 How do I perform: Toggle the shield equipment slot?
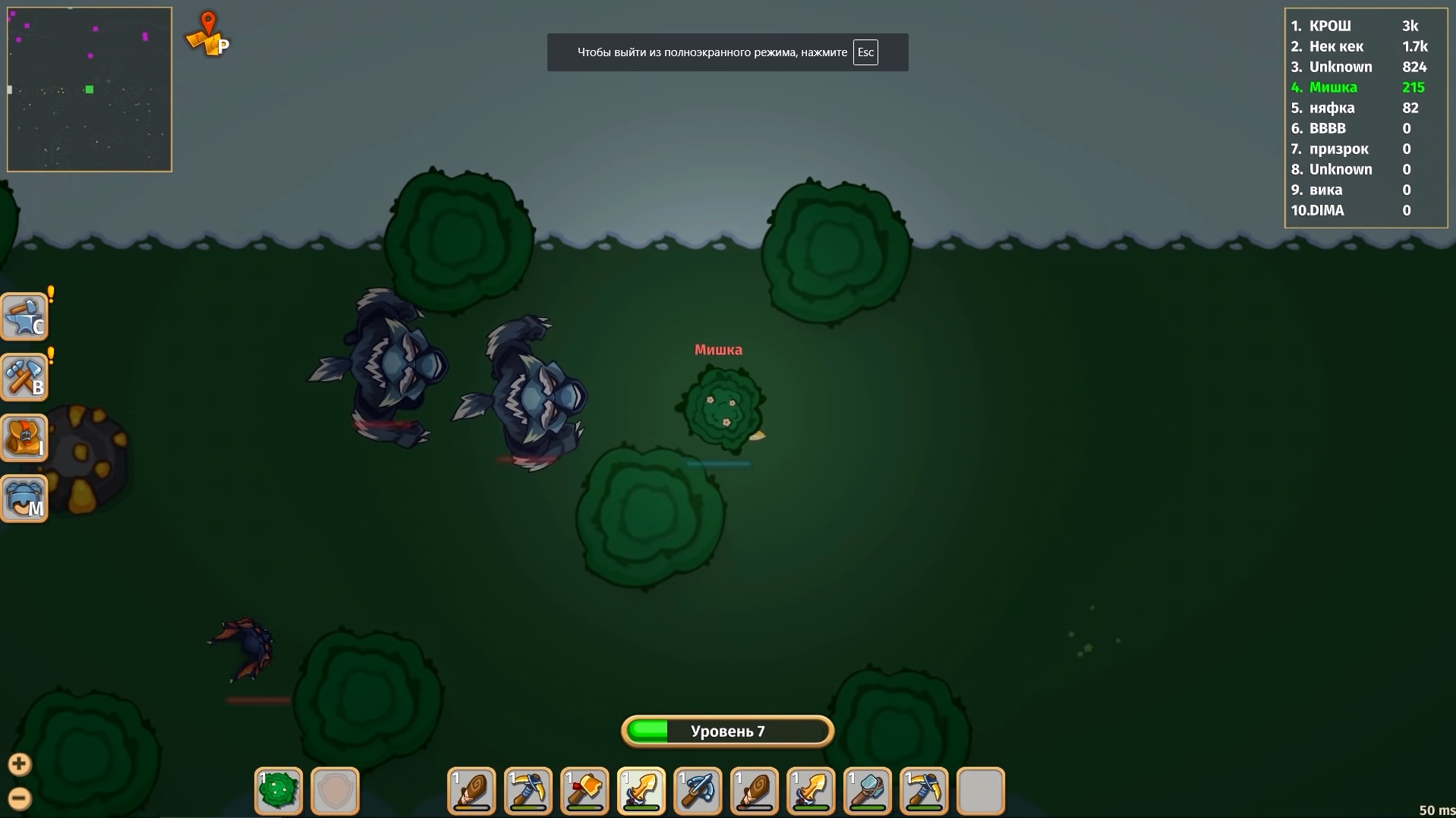tap(335, 791)
